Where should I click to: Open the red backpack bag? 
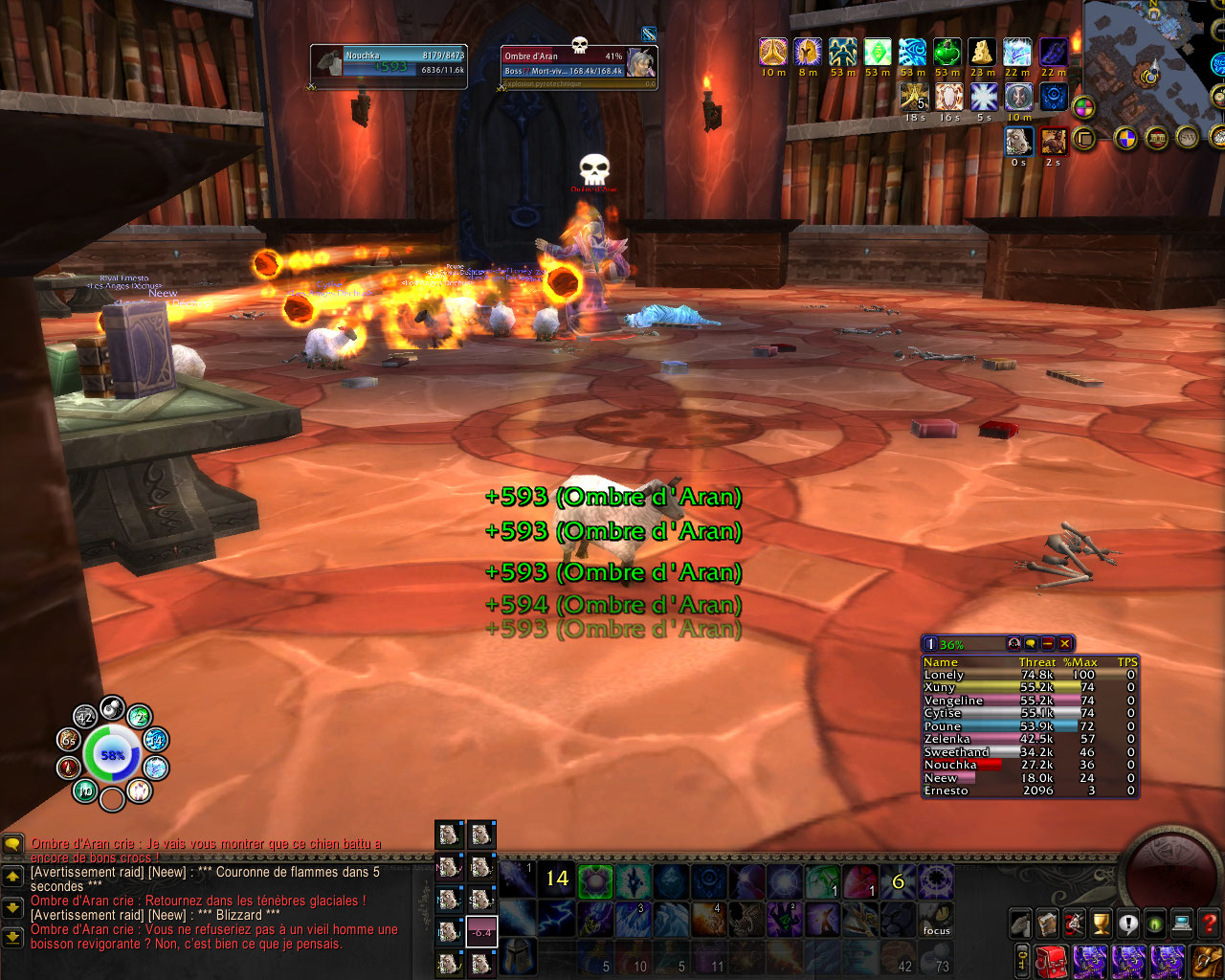[x=1053, y=961]
